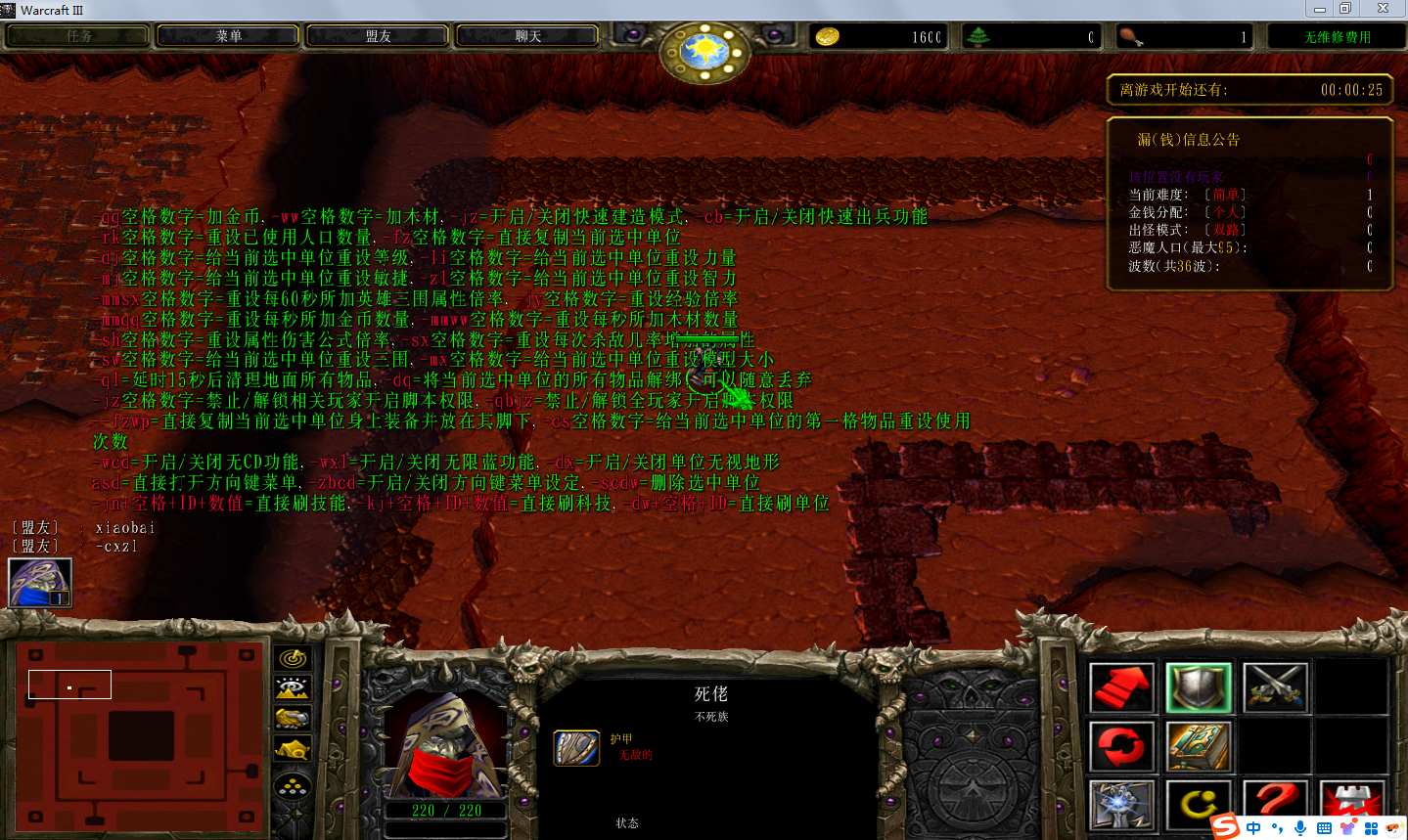The height and width of the screenshot is (840, 1408).
Task: Activate the red circular arrows command
Action: point(1121,747)
